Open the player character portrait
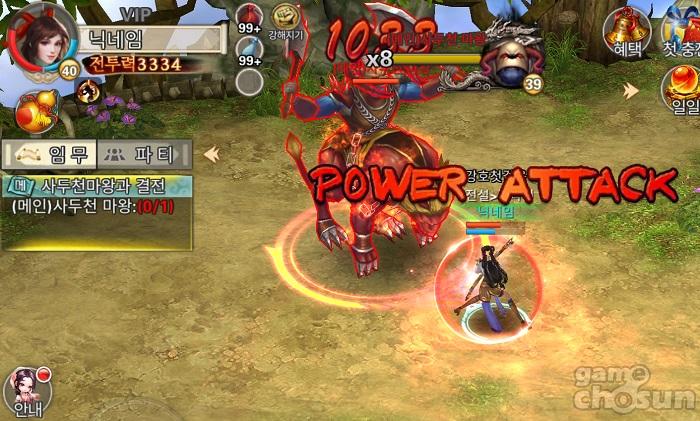Screen dimensions: 700x421 pyautogui.click(x=40, y=37)
